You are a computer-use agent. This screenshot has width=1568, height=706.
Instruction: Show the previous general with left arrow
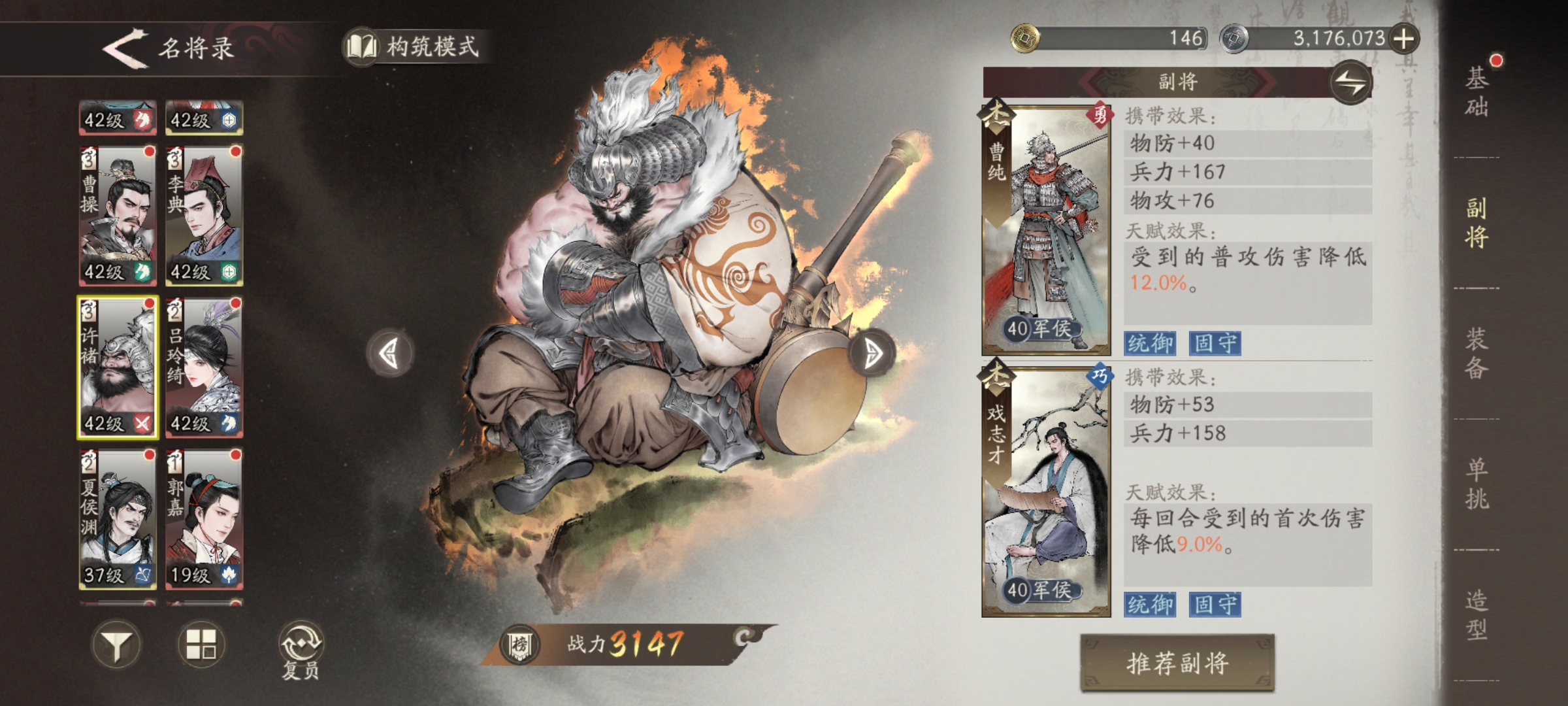(x=389, y=354)
